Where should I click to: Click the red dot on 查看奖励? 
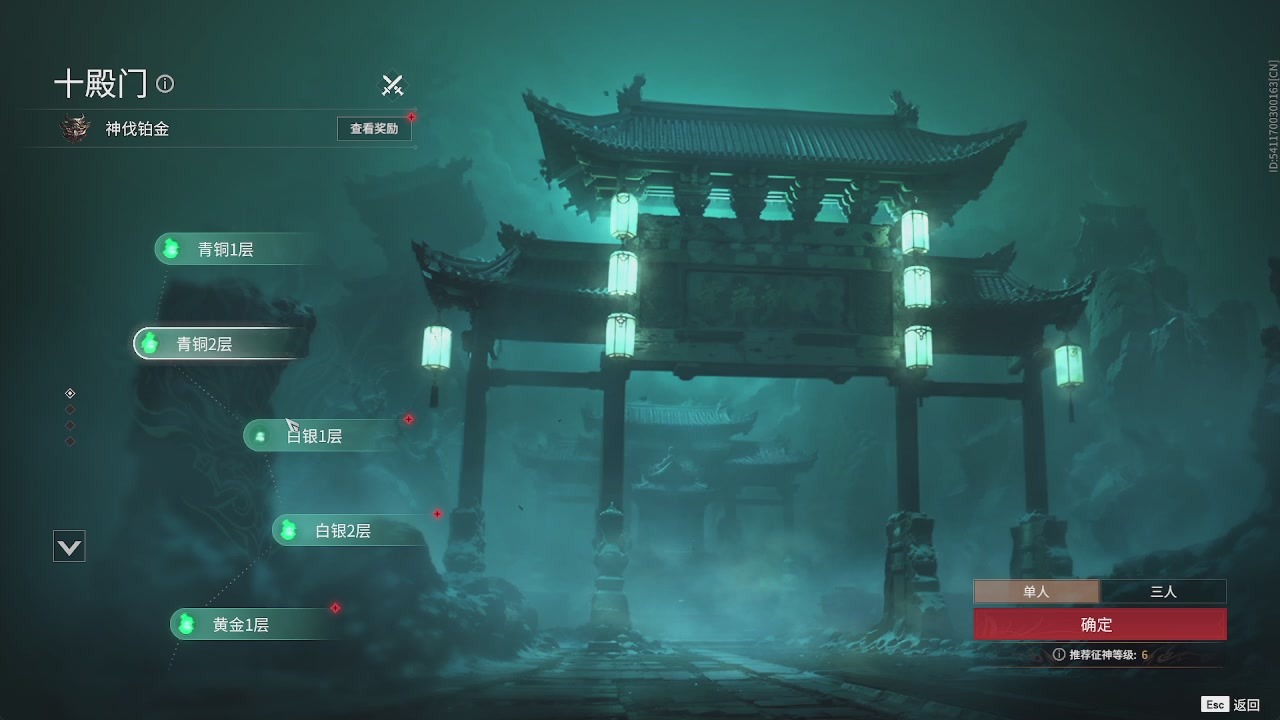coord(412,116)
